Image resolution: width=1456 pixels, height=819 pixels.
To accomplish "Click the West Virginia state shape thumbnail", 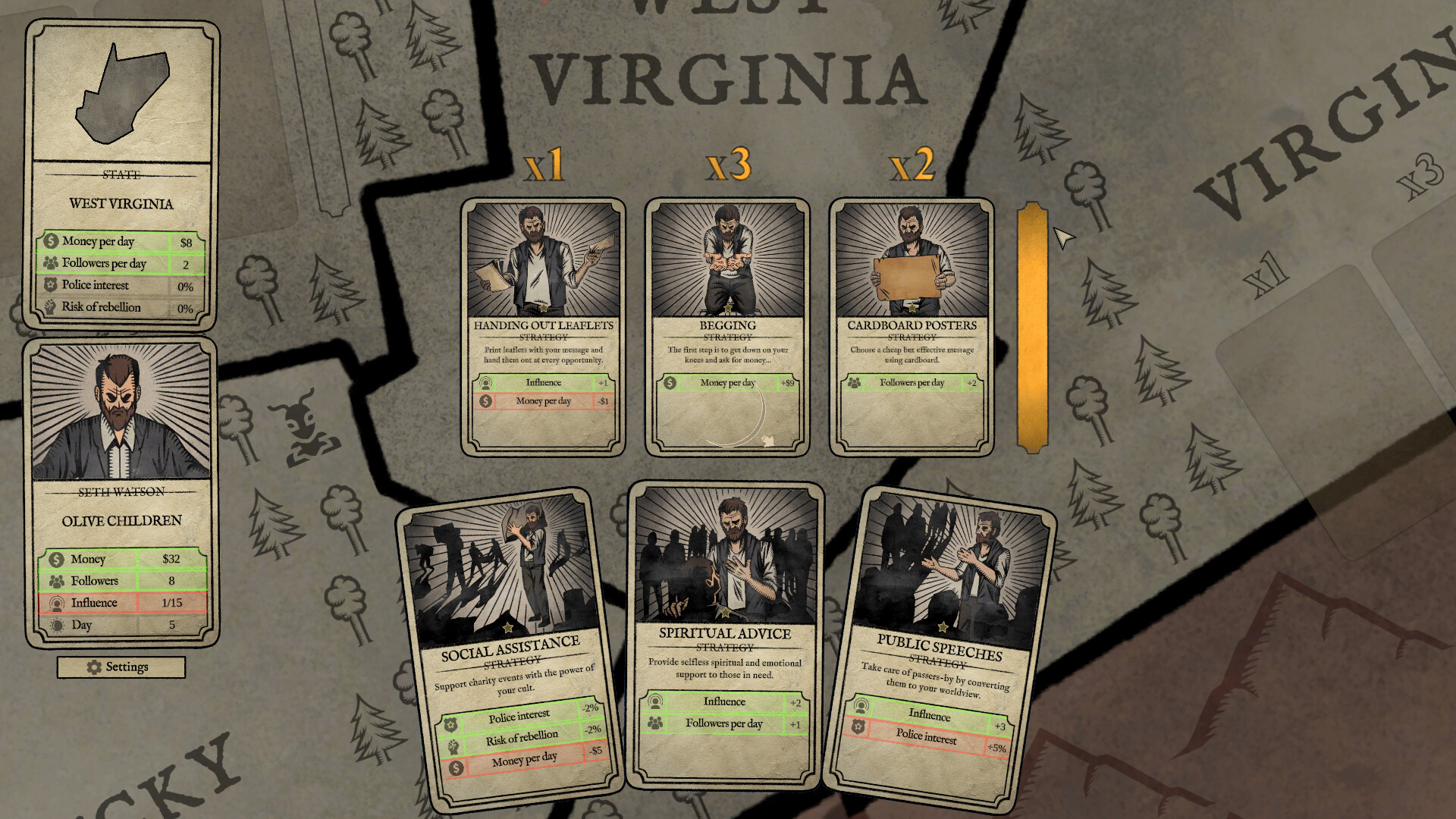I will [x=120, y=93].
